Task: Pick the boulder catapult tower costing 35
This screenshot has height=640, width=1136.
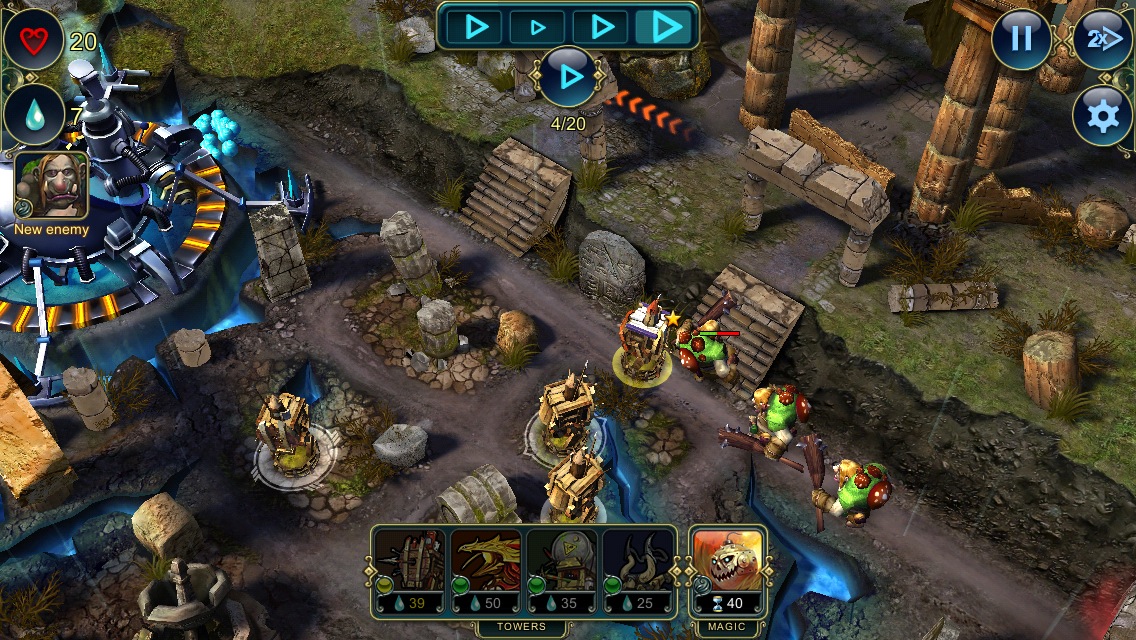Action: 561,571
